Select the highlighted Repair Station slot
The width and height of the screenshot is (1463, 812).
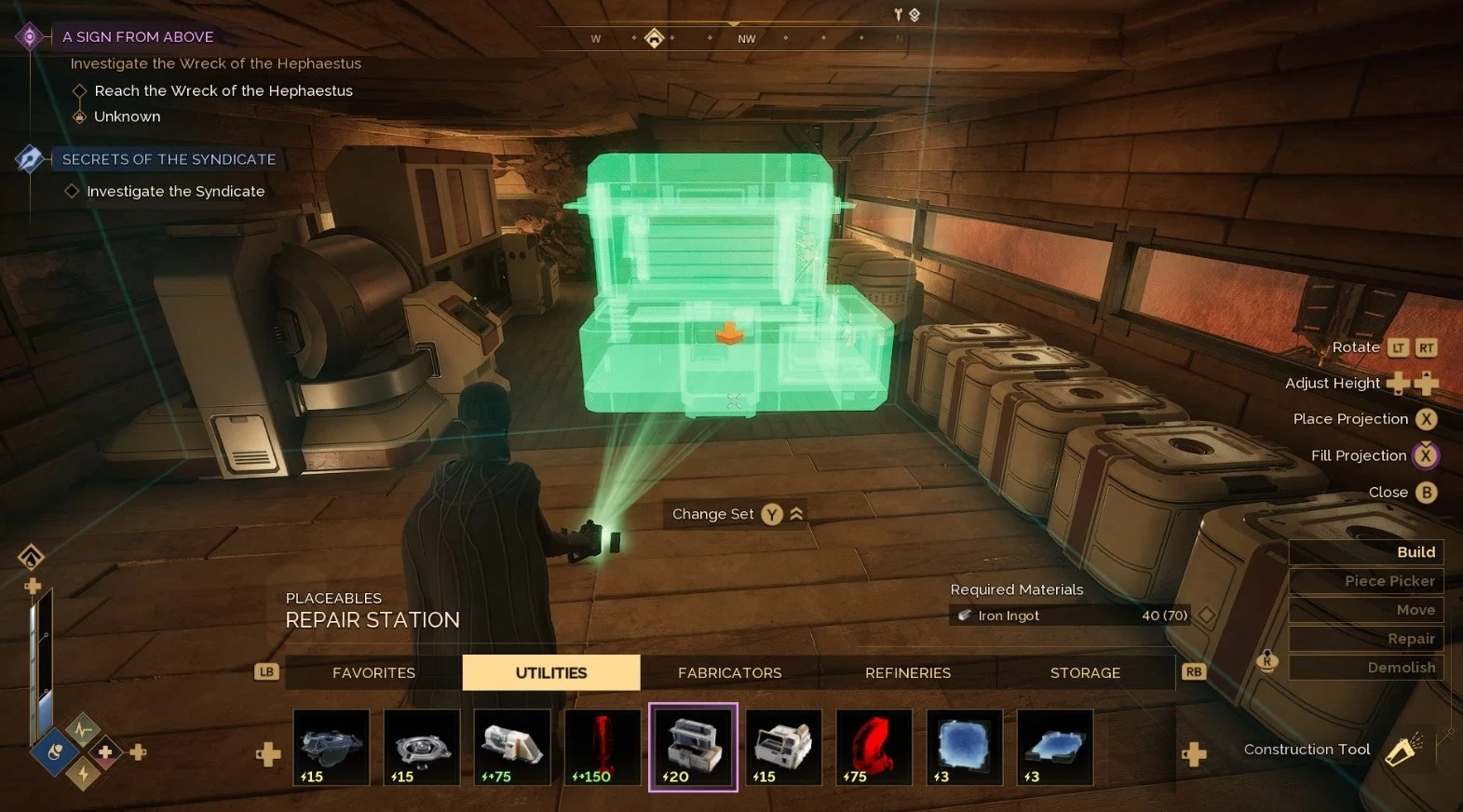693,747
